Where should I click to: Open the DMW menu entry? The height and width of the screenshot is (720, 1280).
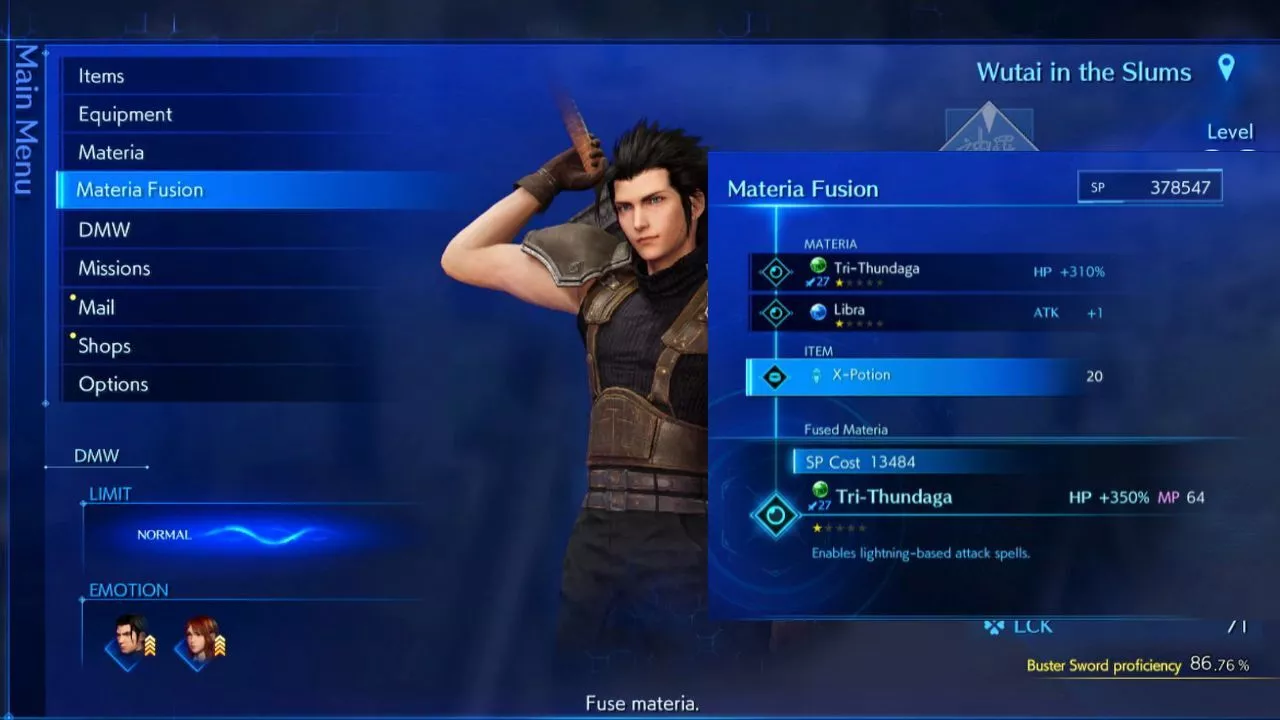point(104,229)
